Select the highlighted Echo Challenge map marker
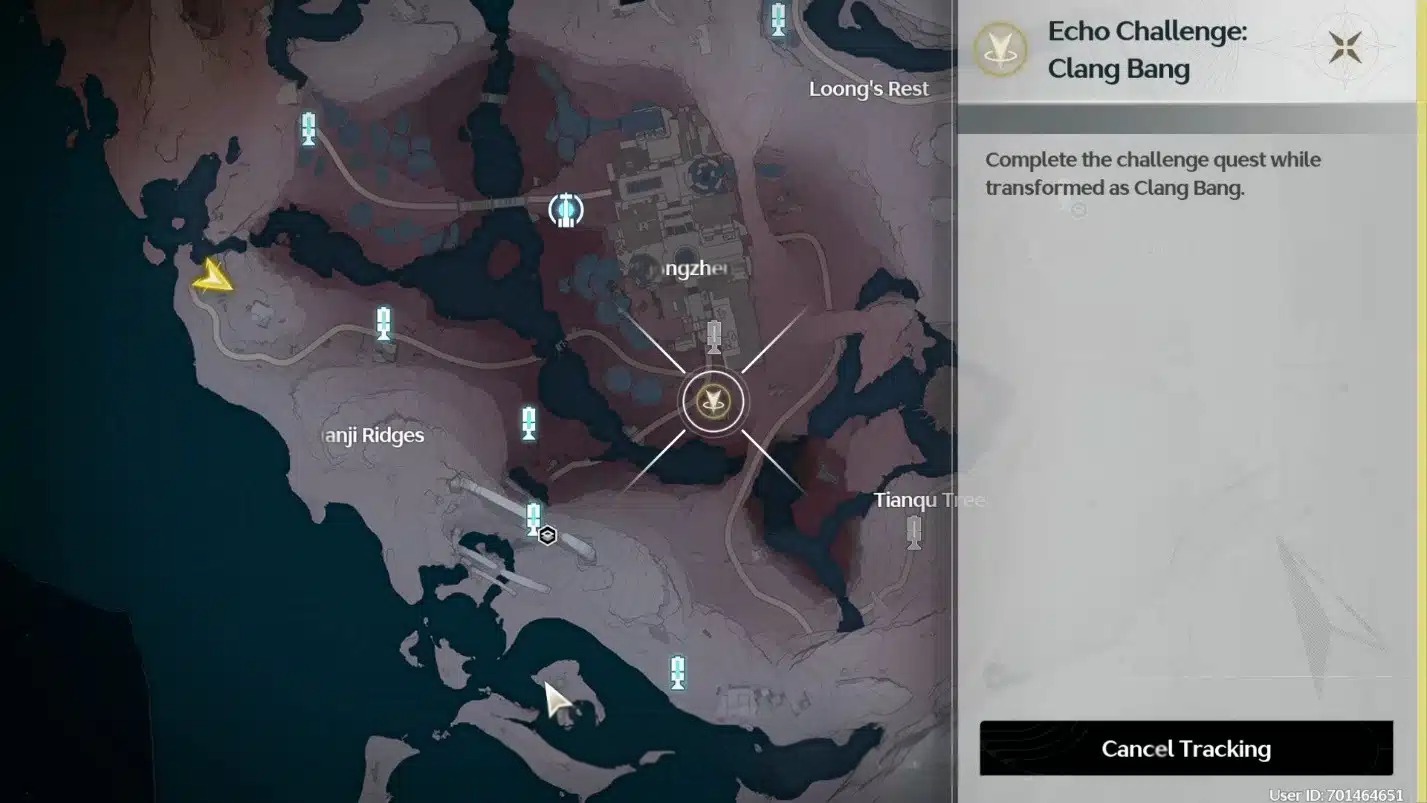The height and width of the screenshot is (803, 1427). click(713, 402)
